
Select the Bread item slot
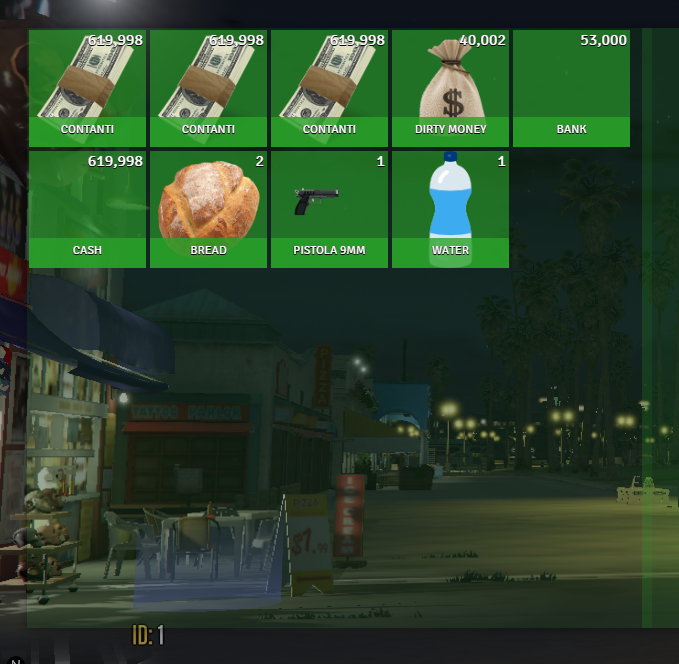208,209
